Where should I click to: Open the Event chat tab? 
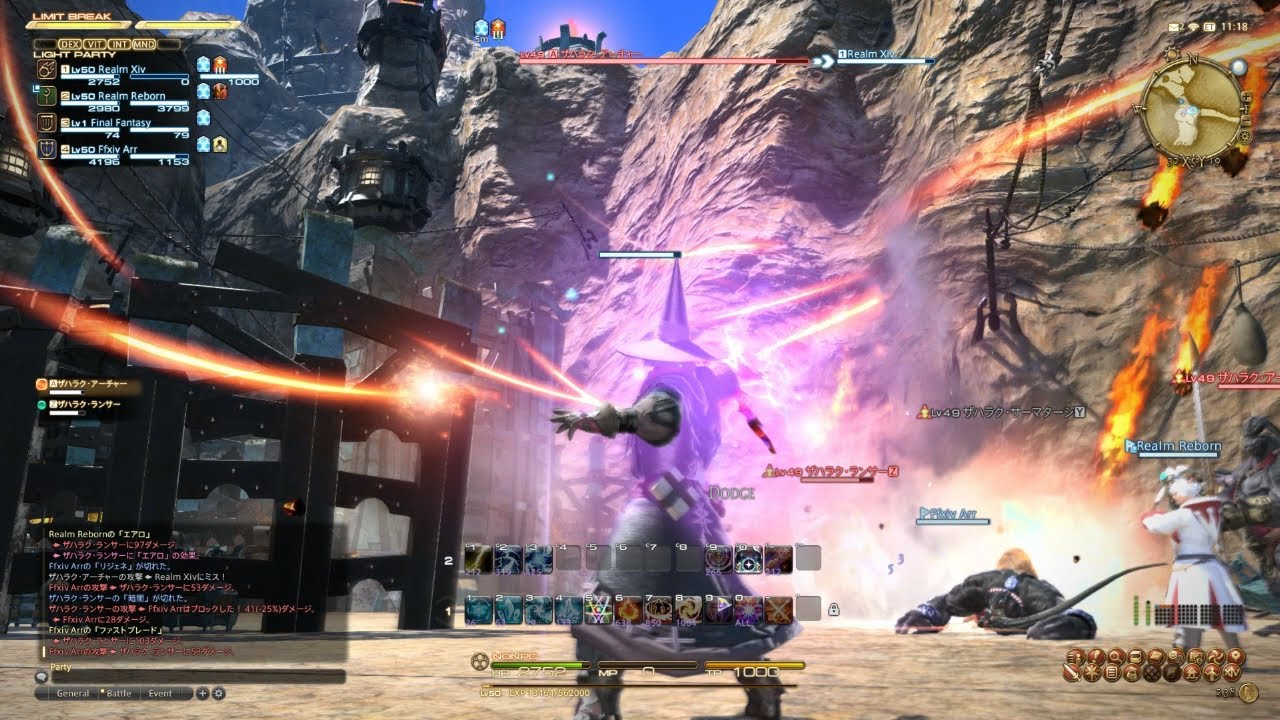click(160, 693)
